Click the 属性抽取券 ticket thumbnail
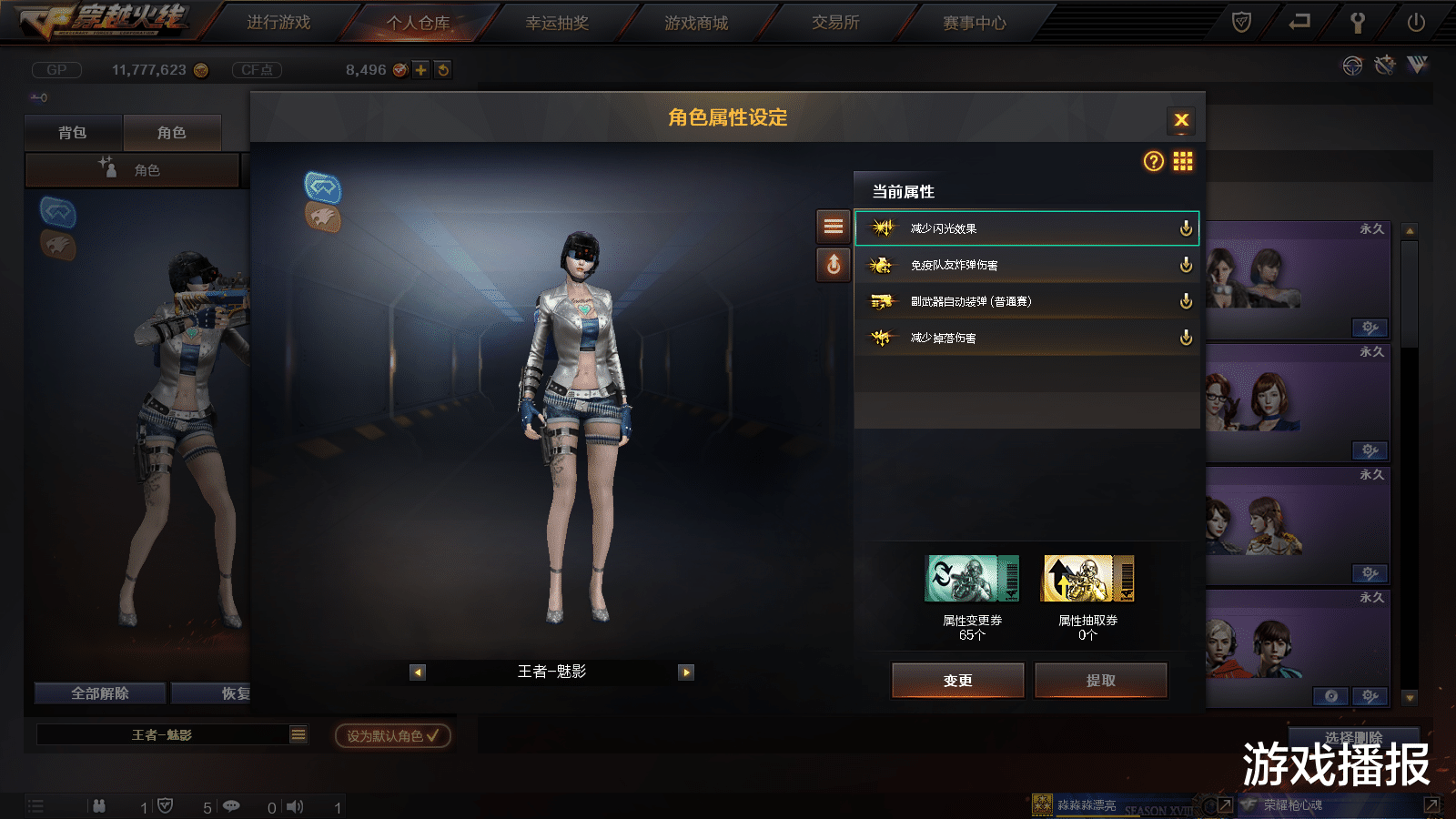 coord(1088,576)
